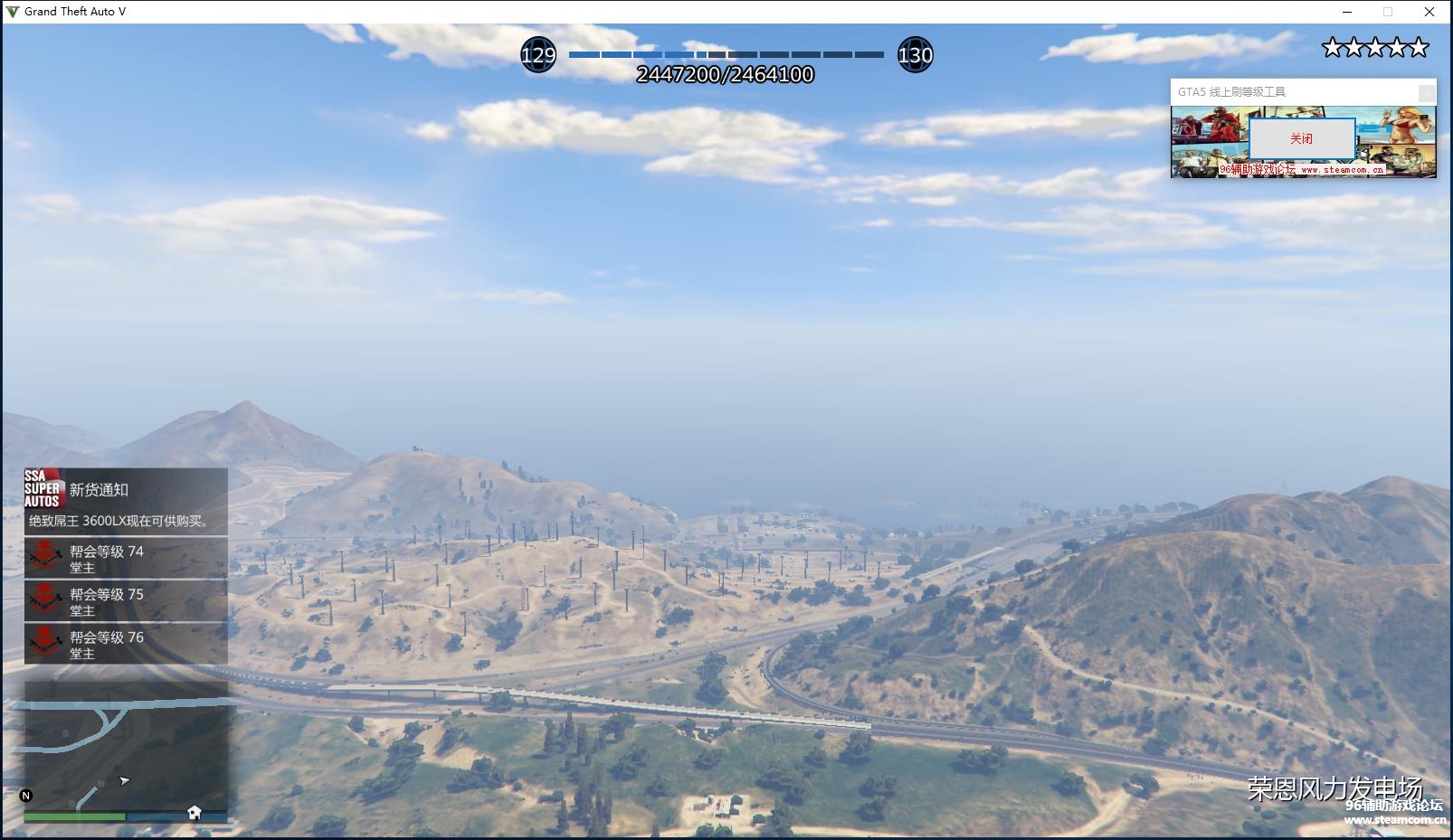Select the 帮会等级 74 notification
1453x840 pixels.
pyautogui.click(x=126, y=559)
